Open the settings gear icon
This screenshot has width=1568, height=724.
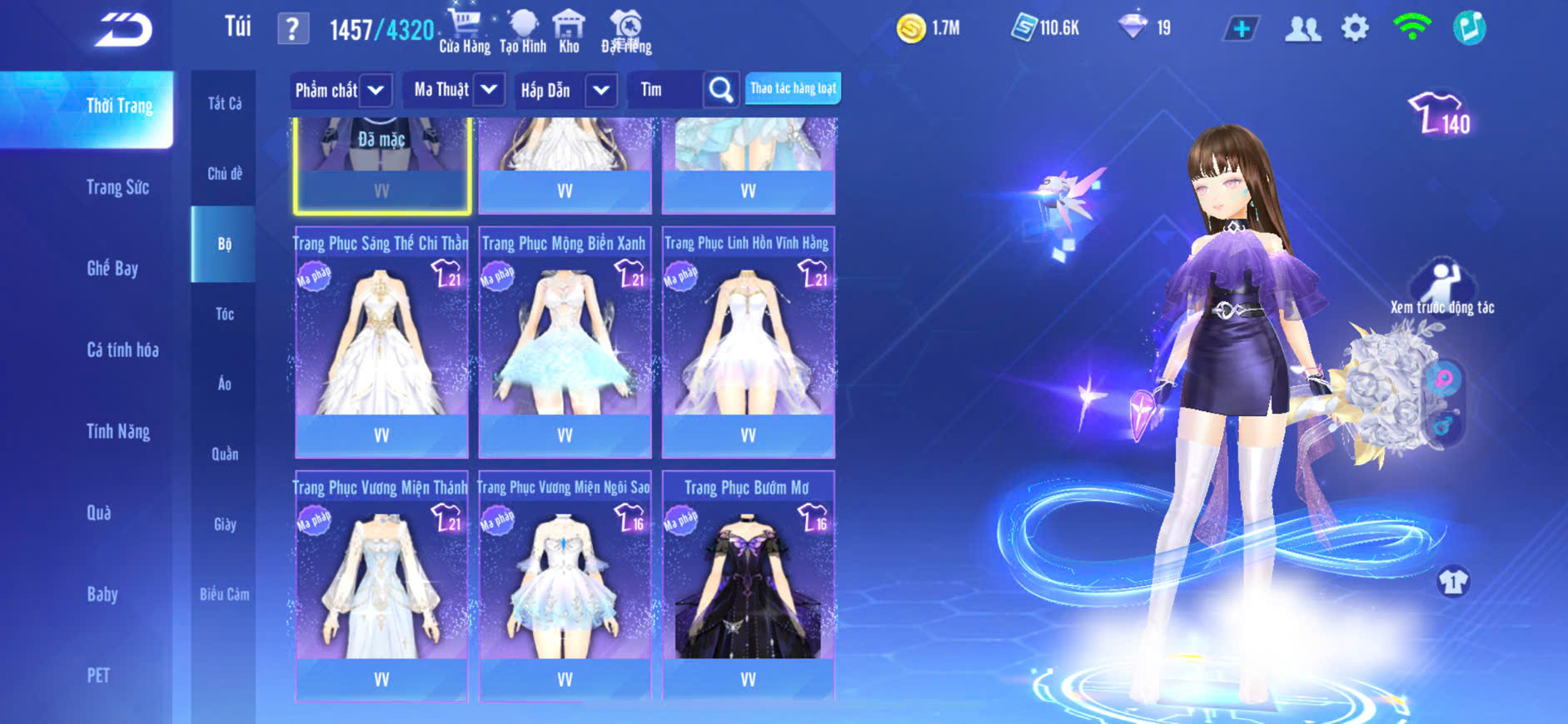1355,29
